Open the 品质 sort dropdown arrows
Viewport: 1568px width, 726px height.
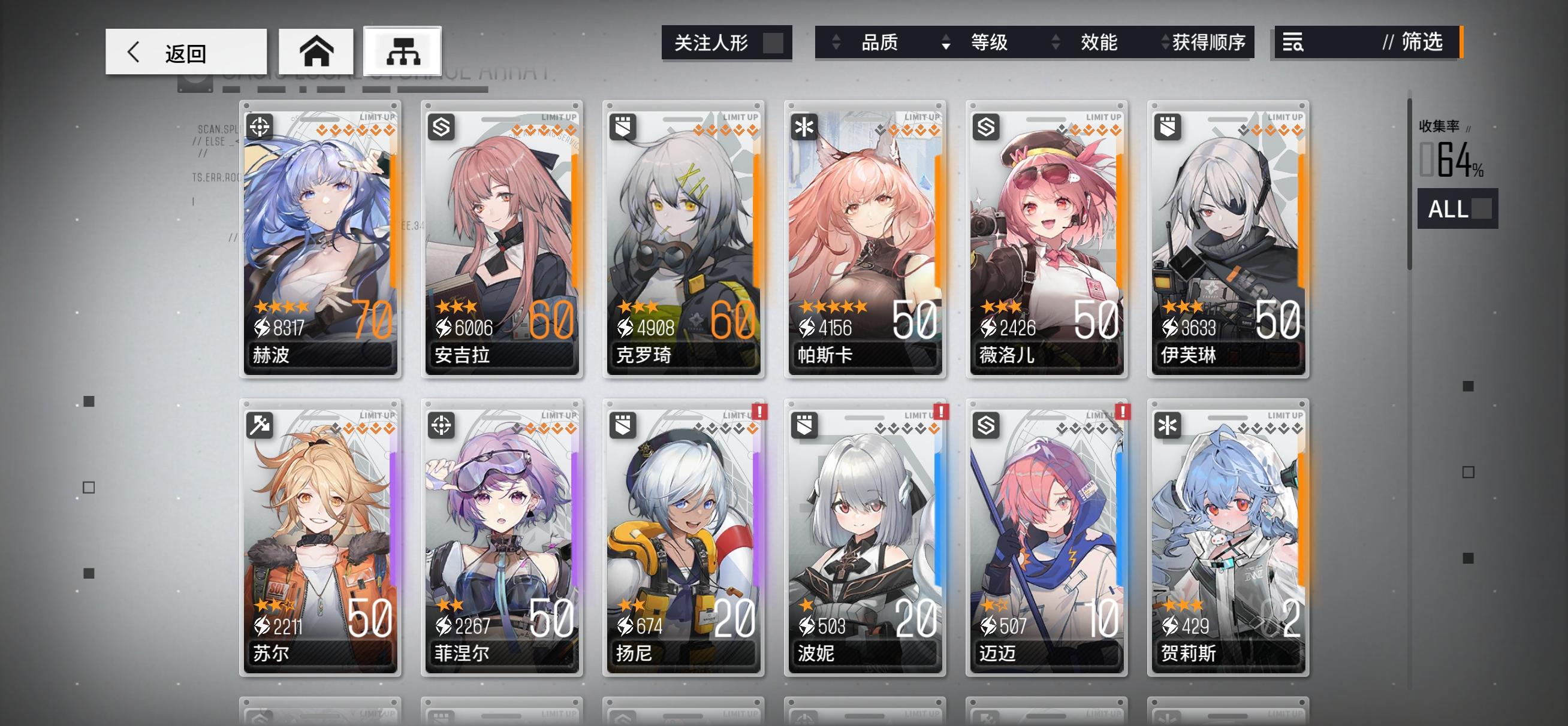836,43
